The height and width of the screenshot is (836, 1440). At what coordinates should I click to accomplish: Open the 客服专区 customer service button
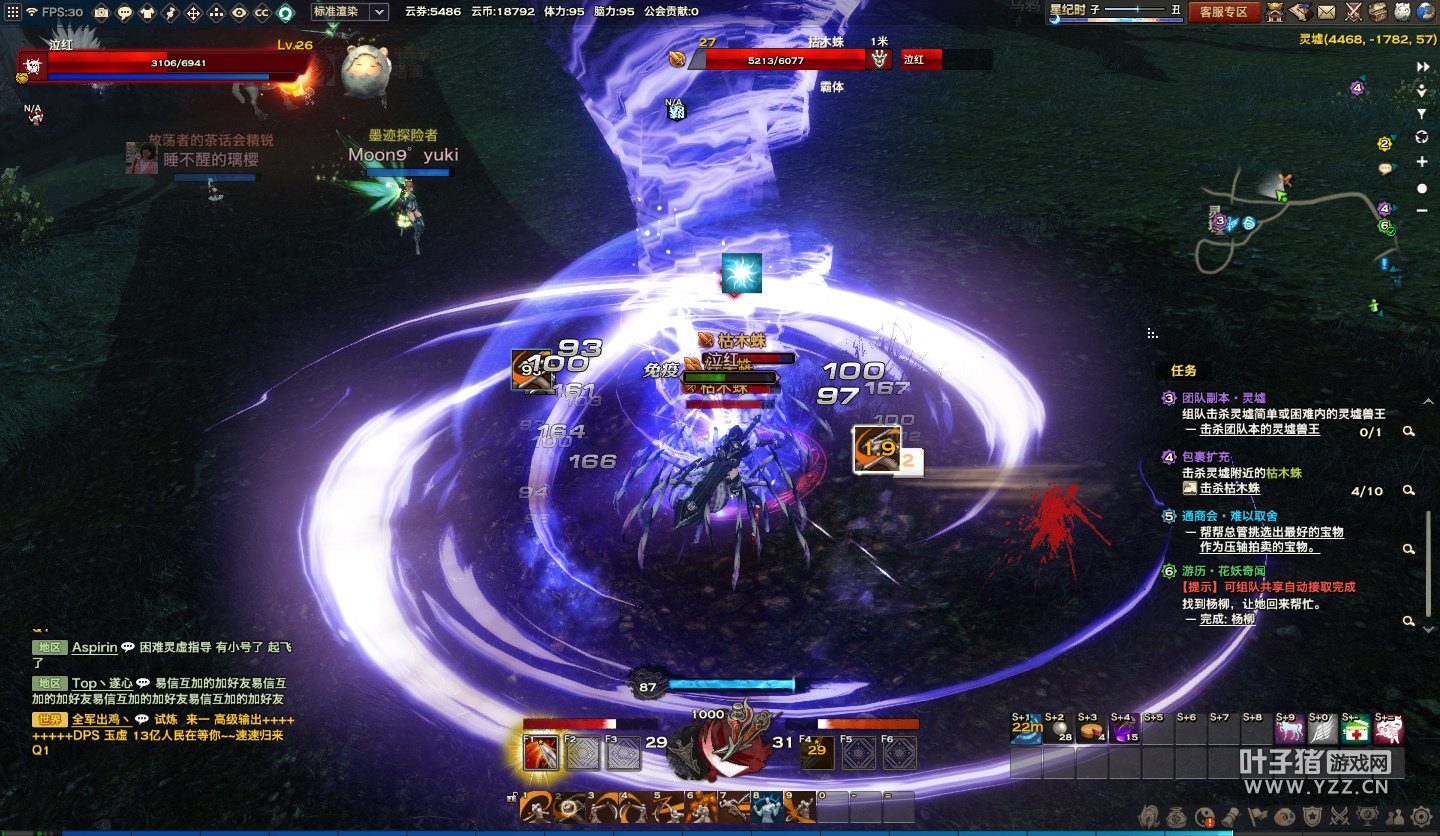coord(1224,12)
